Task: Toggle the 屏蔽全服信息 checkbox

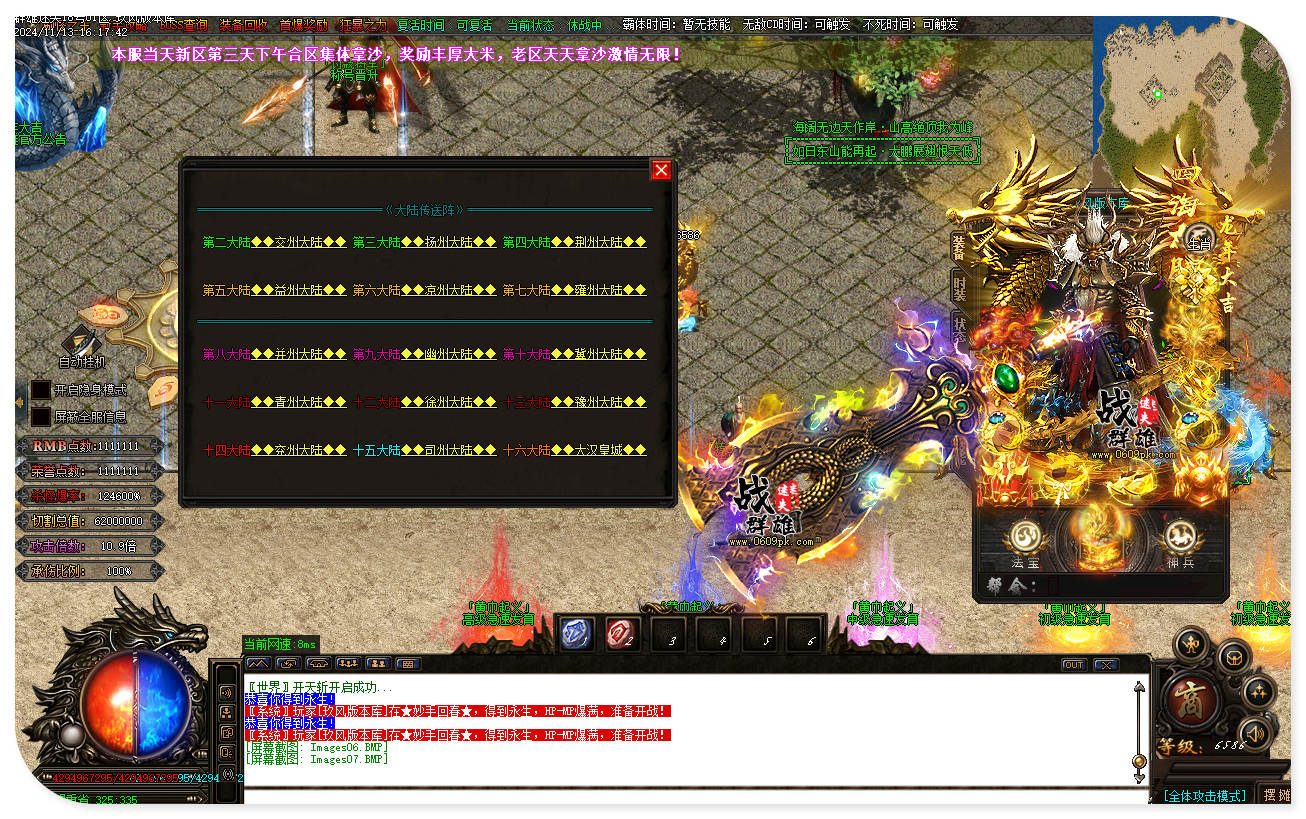Action: pyautogui.click(x=40, y=416)
